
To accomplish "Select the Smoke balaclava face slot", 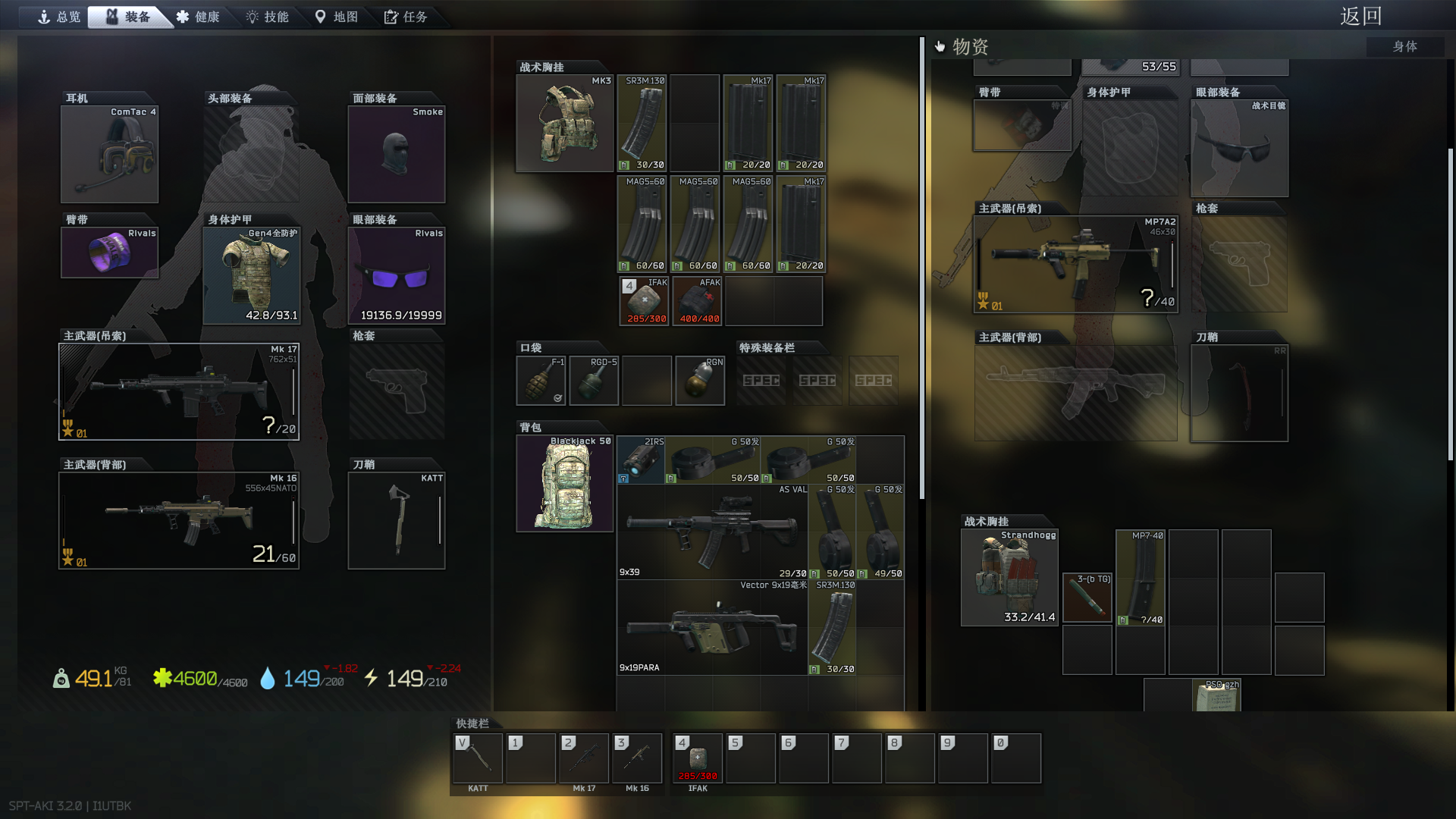I will tap(396, 154).
